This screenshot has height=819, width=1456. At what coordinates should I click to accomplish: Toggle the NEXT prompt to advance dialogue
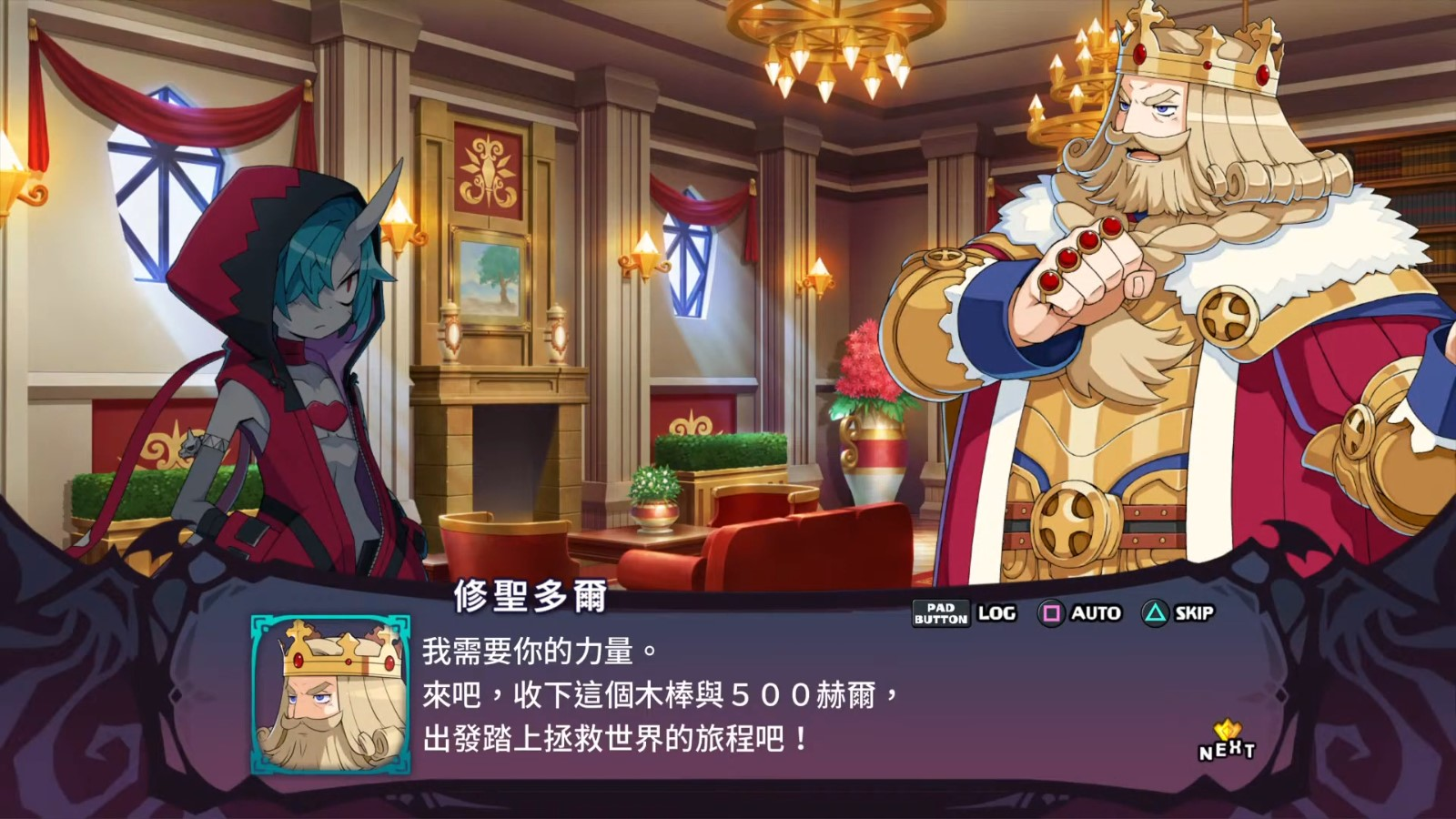[1228, 748]
